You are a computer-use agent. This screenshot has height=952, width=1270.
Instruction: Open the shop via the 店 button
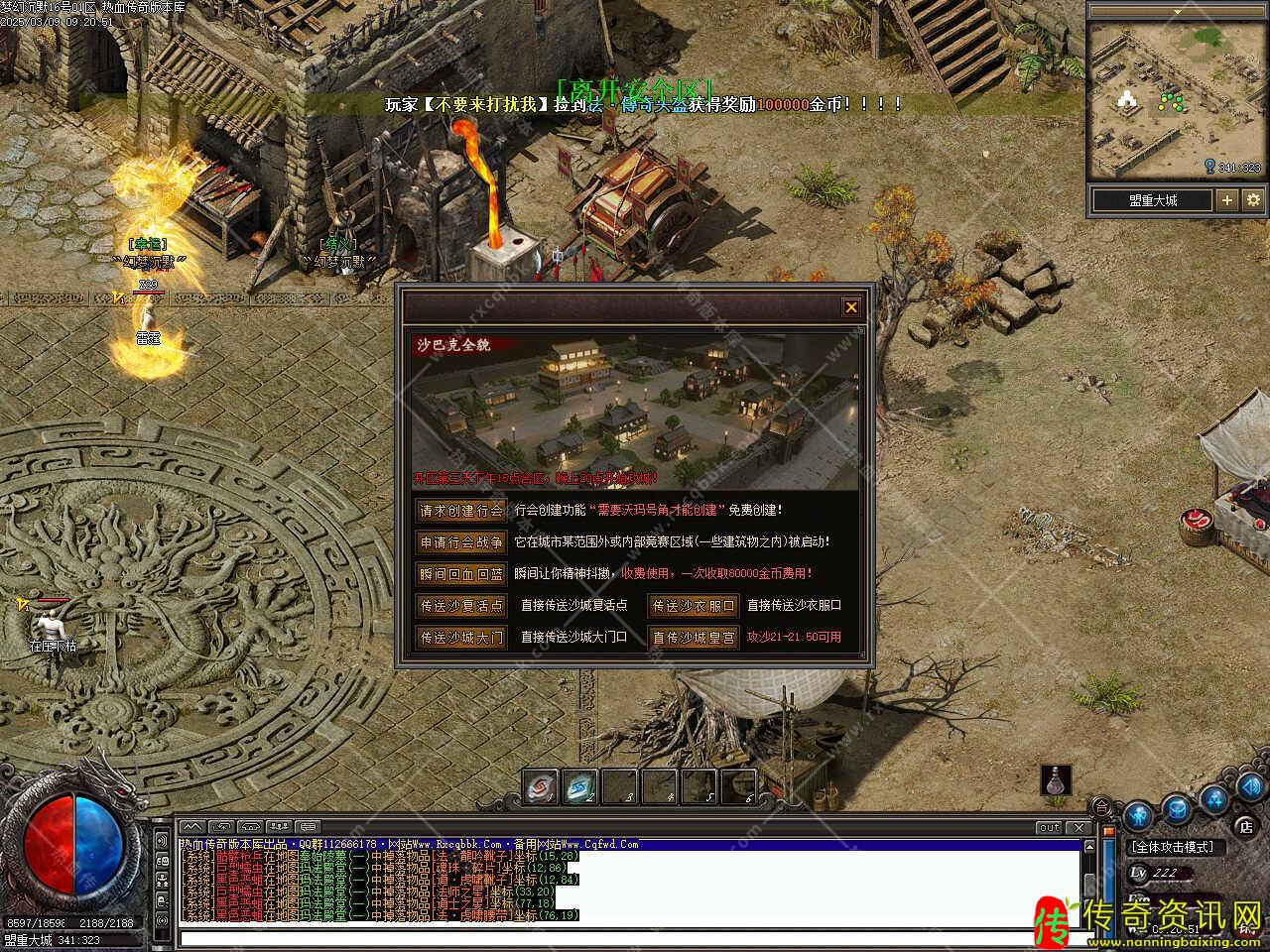click(x=1246, y=825)
